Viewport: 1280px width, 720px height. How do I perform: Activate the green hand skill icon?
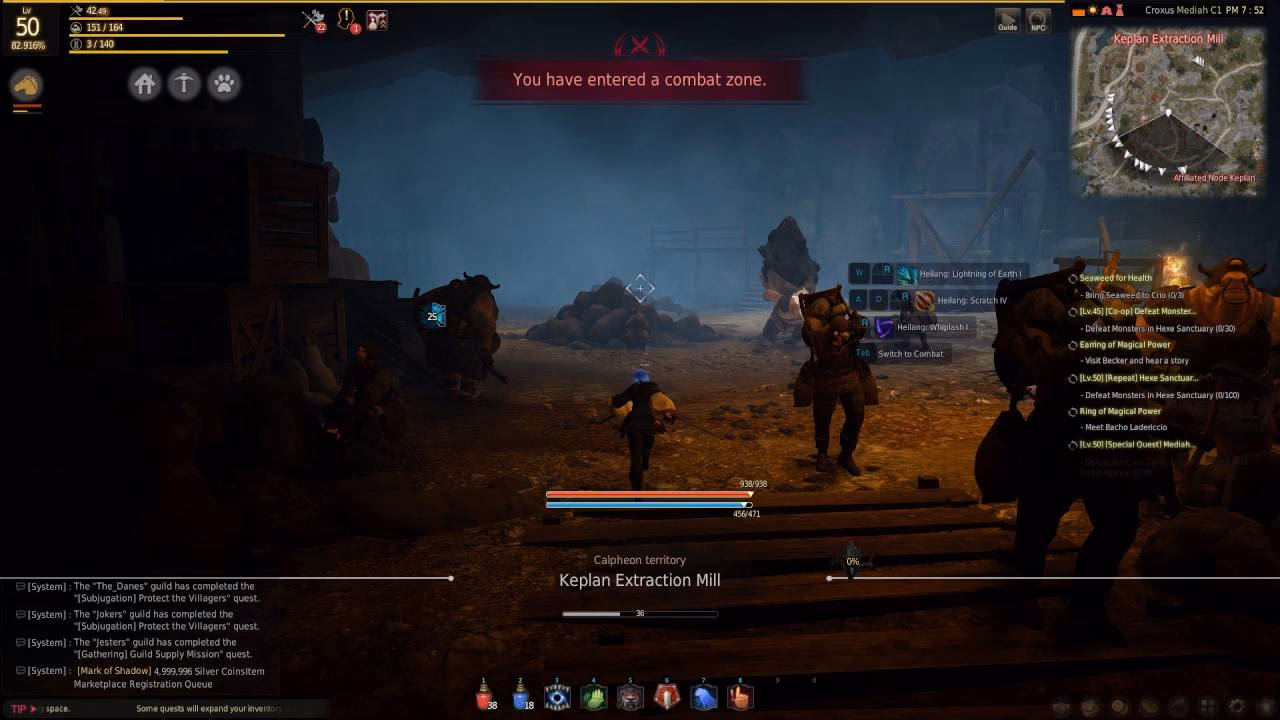coord(594,697)
